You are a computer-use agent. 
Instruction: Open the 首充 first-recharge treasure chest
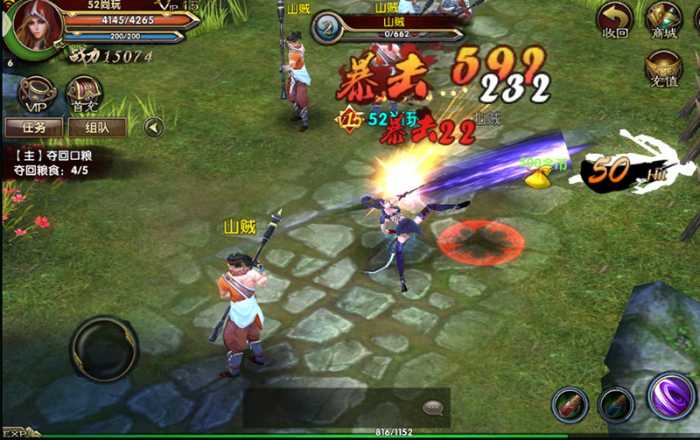(84, 94)
